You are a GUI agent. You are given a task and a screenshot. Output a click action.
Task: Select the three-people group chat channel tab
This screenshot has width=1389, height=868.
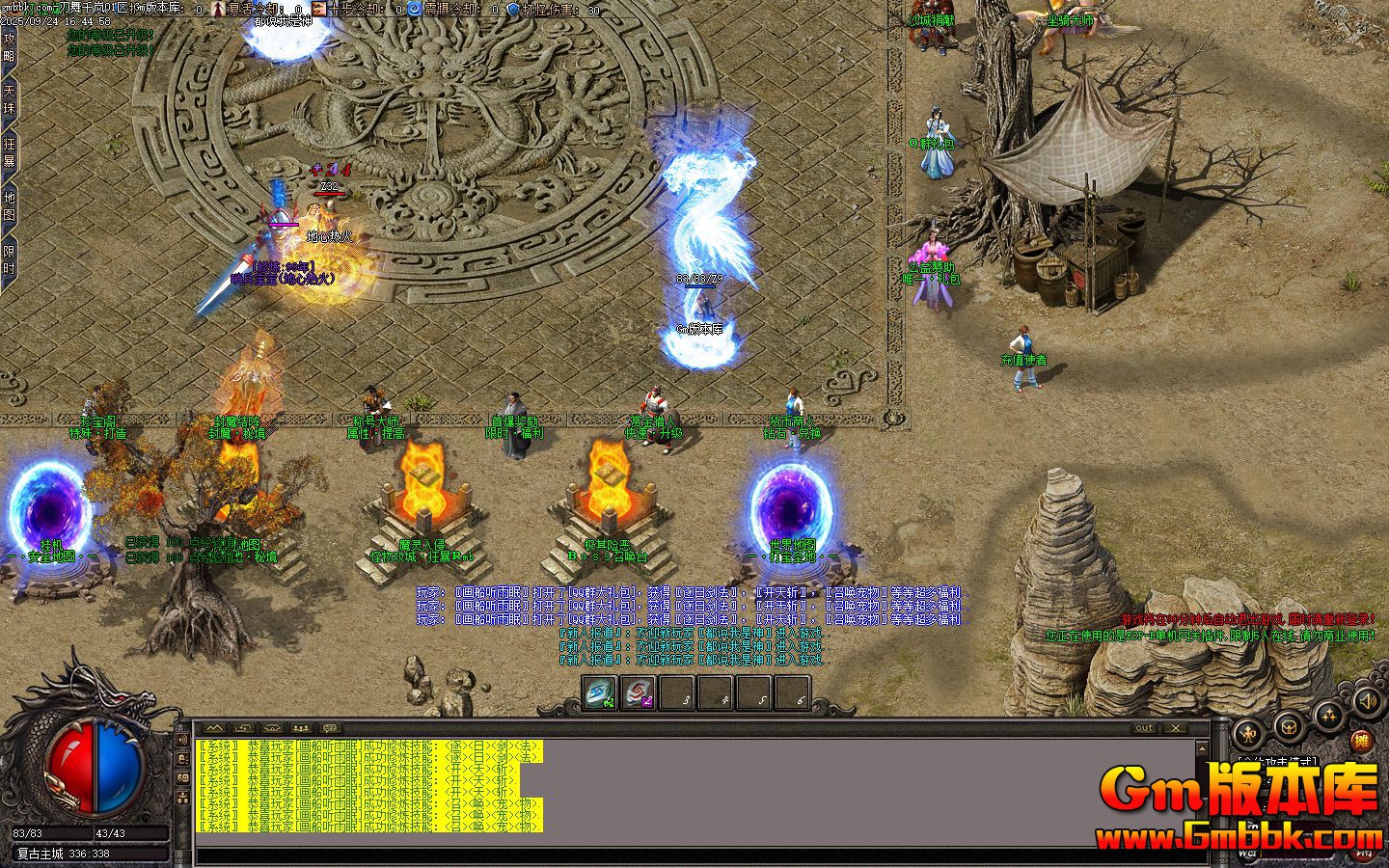click(300, 728)
